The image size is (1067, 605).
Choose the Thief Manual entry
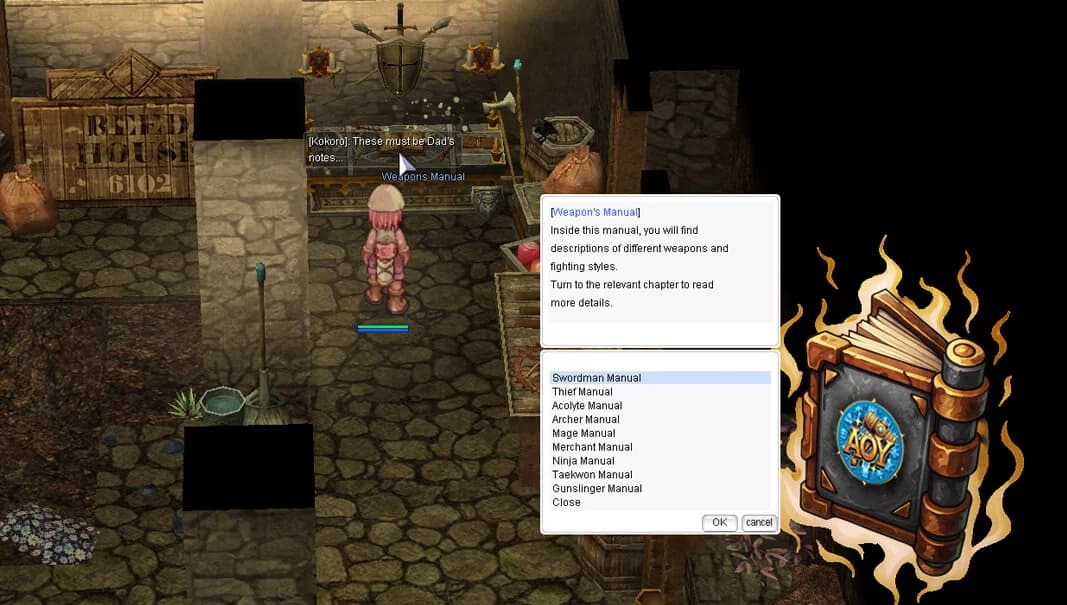[x=582, y=392]
